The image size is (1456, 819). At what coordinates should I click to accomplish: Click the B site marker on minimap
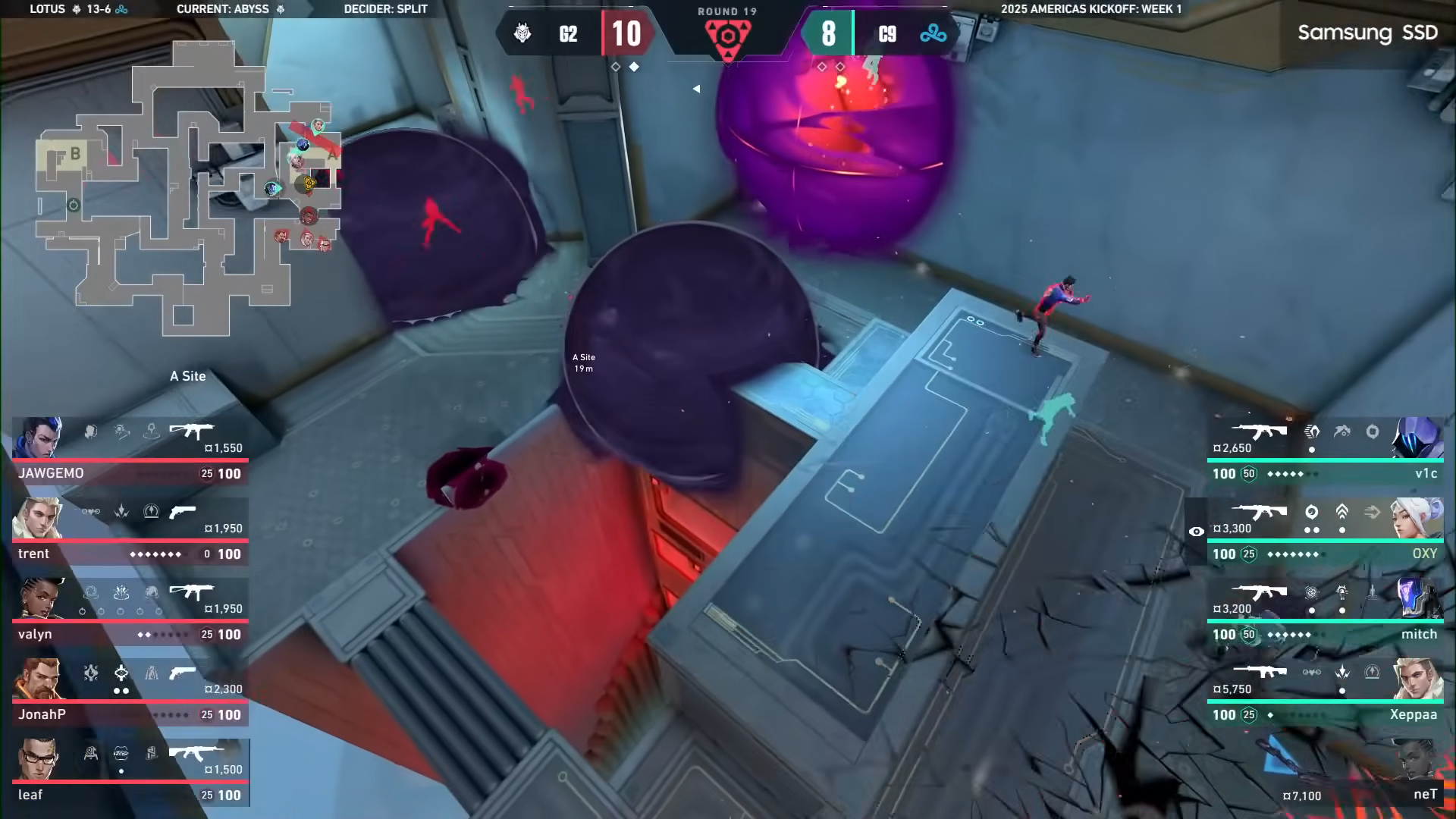click(75, 154)
